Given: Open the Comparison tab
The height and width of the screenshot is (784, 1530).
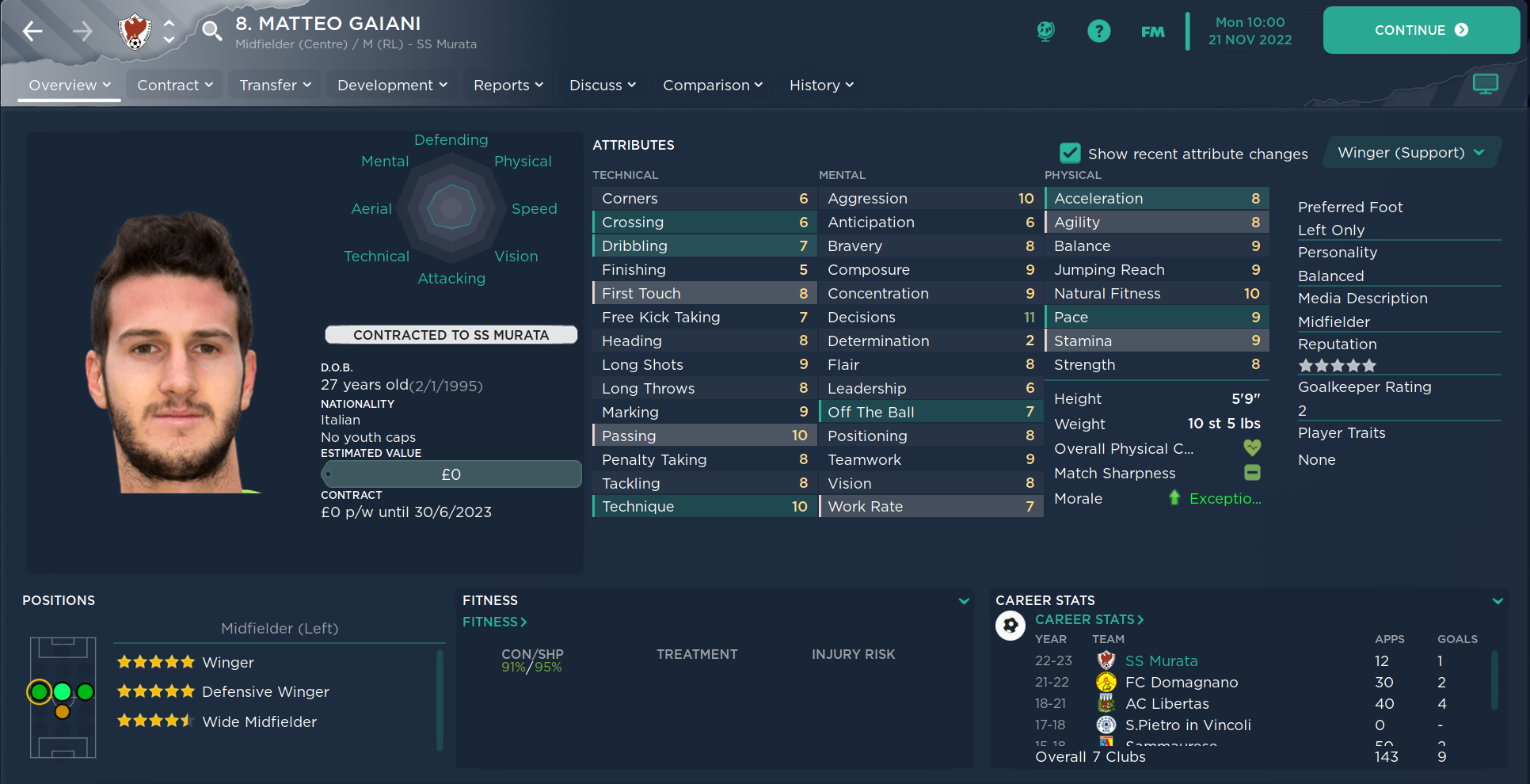Looking at the screenshot, I should pos(712,85).
